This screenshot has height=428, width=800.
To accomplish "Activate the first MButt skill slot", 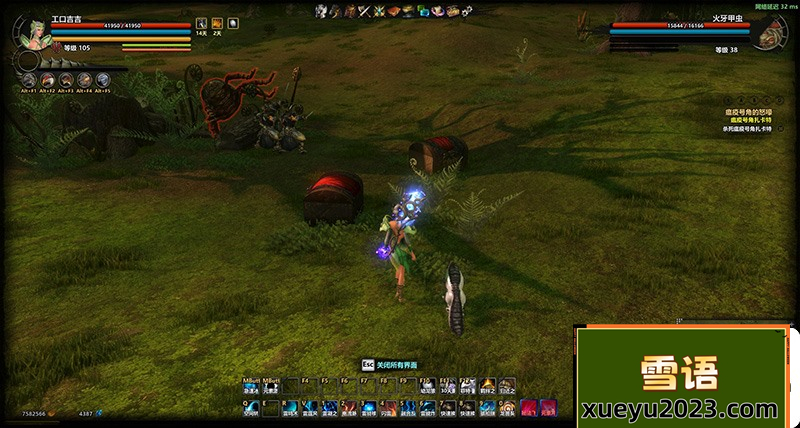I will [x=251, y=386].
